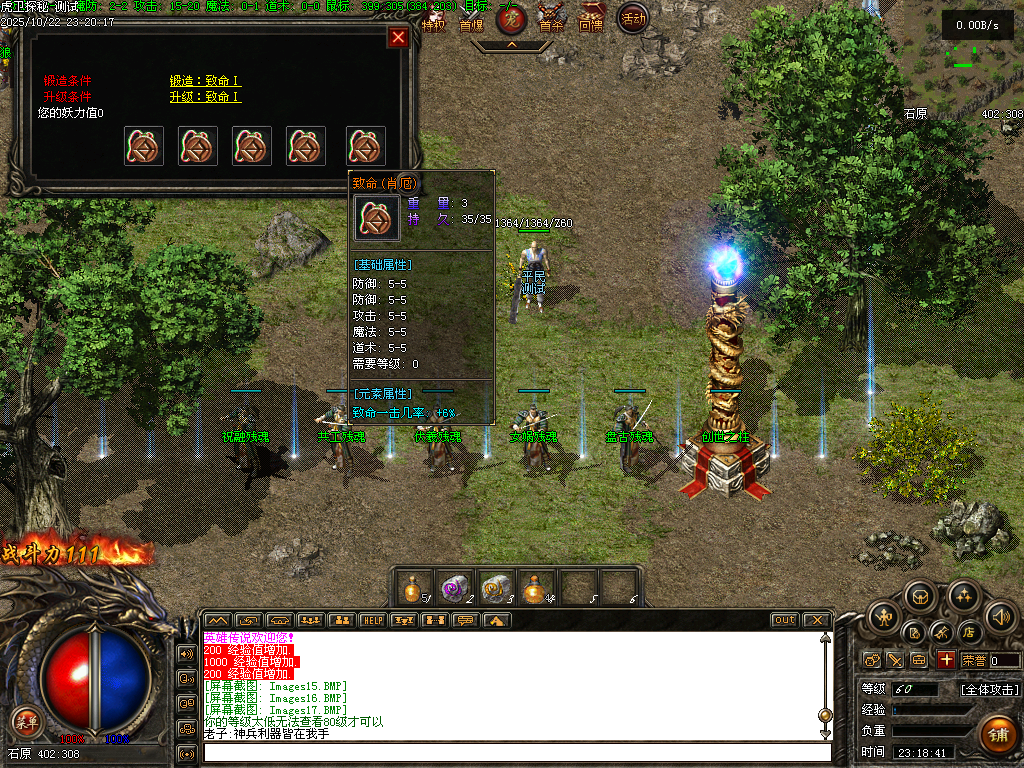The image size is (1024, 768).
Task: Click the 'out' button on the chat bar
Action: point(785,620)
